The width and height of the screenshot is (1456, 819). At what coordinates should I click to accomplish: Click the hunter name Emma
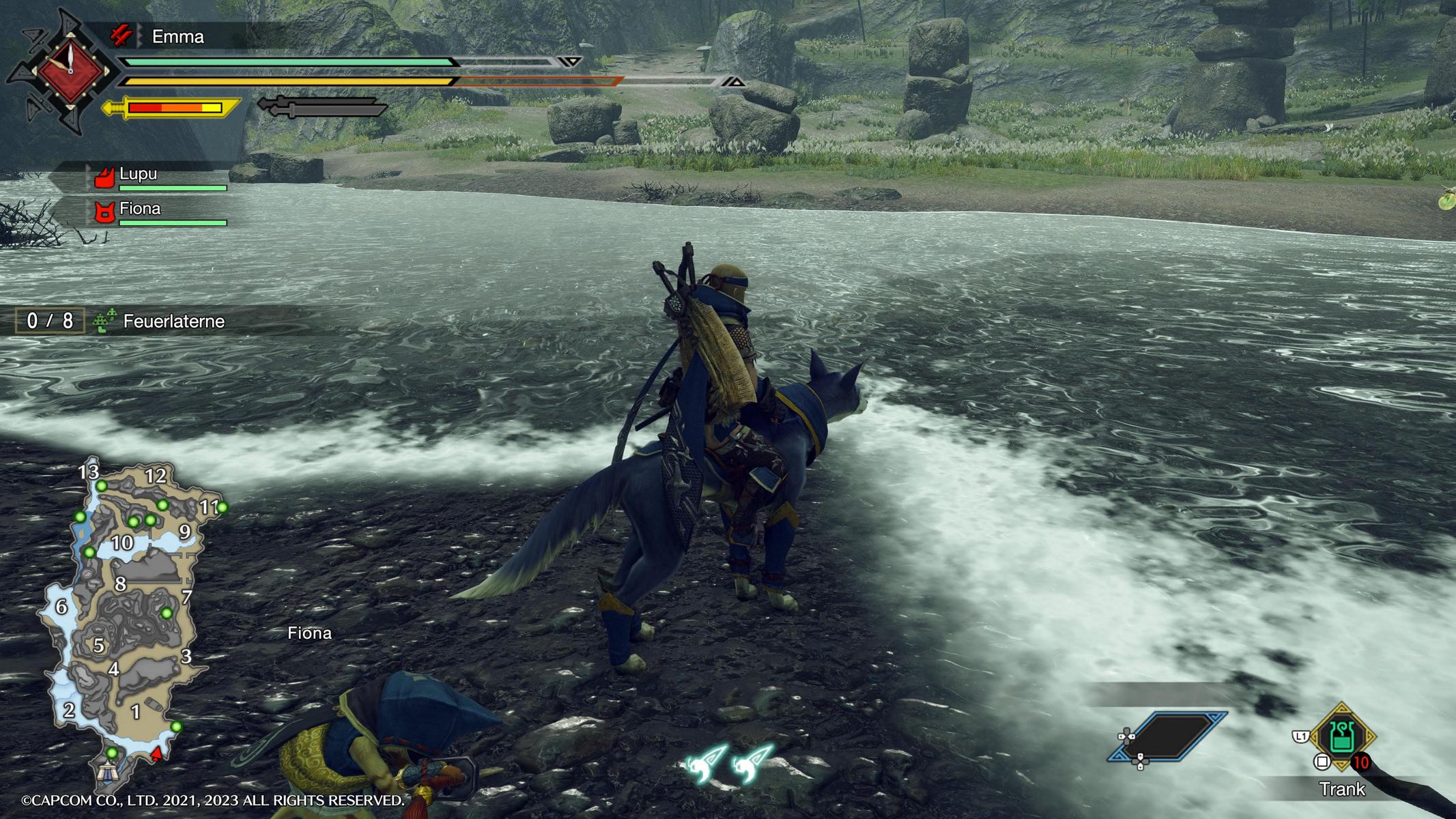(x=177, y=37)
